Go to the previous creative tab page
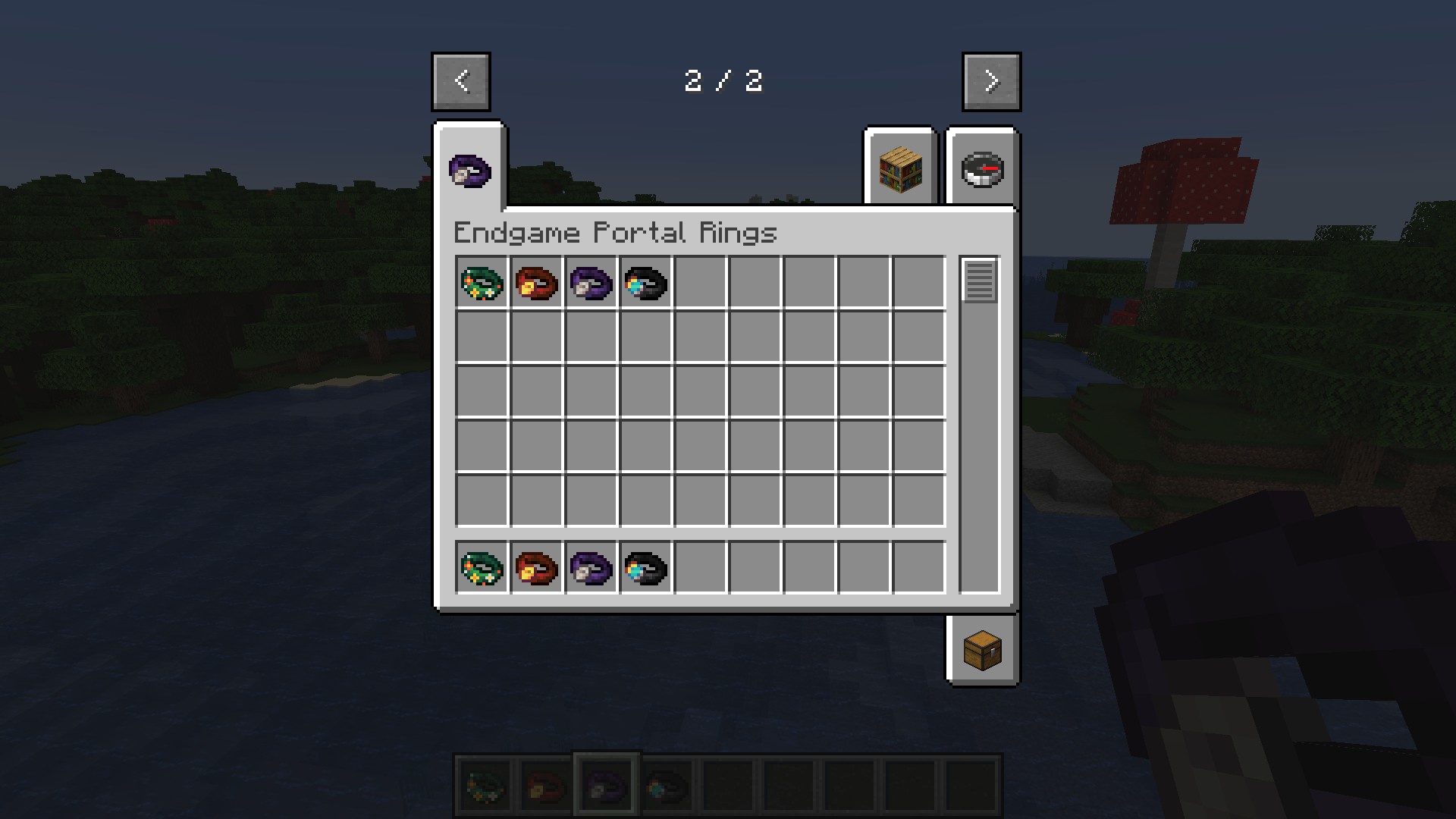Viewport: 1456px width, 819px height. click(x=461, y=81)
